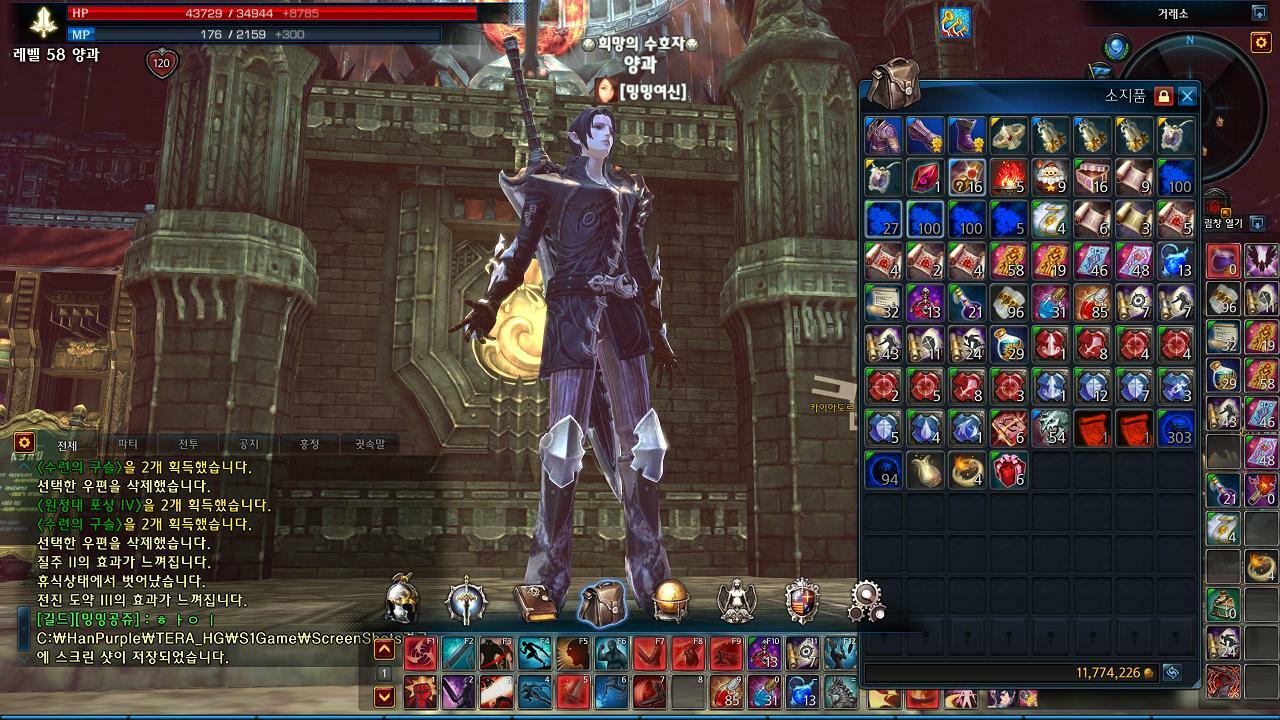Screen dimensions: 1280x720
Task: Activate the F1 red swirl skill
Action: click(420, 652)
